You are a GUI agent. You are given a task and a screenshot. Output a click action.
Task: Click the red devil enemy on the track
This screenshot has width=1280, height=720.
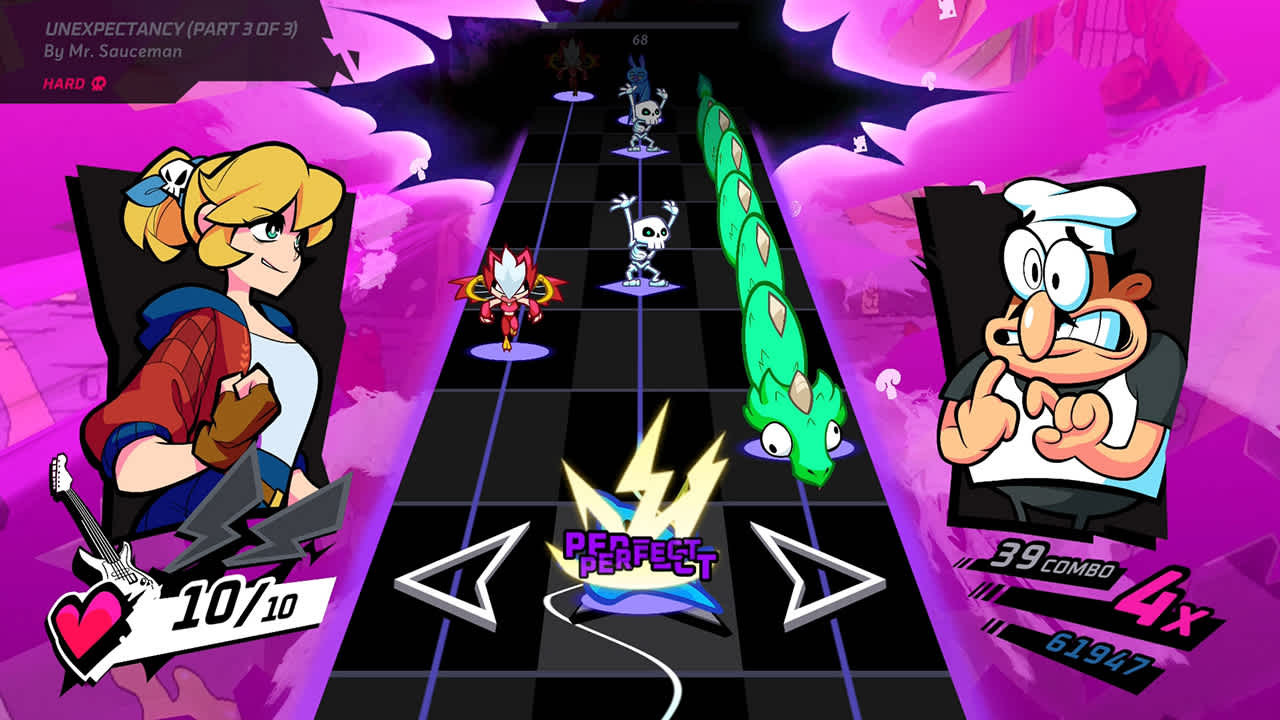tap(512, 295)
